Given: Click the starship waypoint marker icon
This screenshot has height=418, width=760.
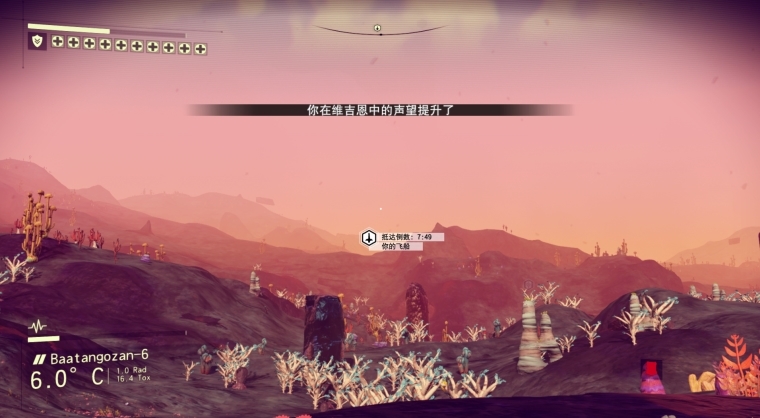Looking at the screenshot, I should (x=368, y=239).
